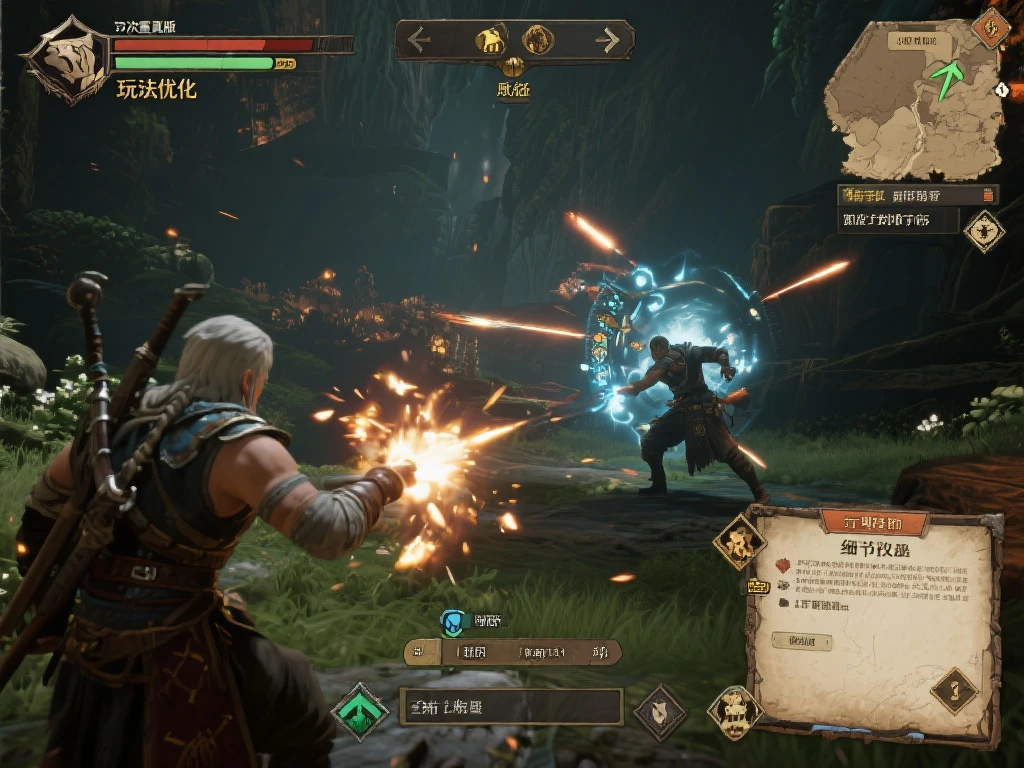1024x768 pixels.
Task: Click the diamond creature icon below the minimap
Action: [985, 230]
